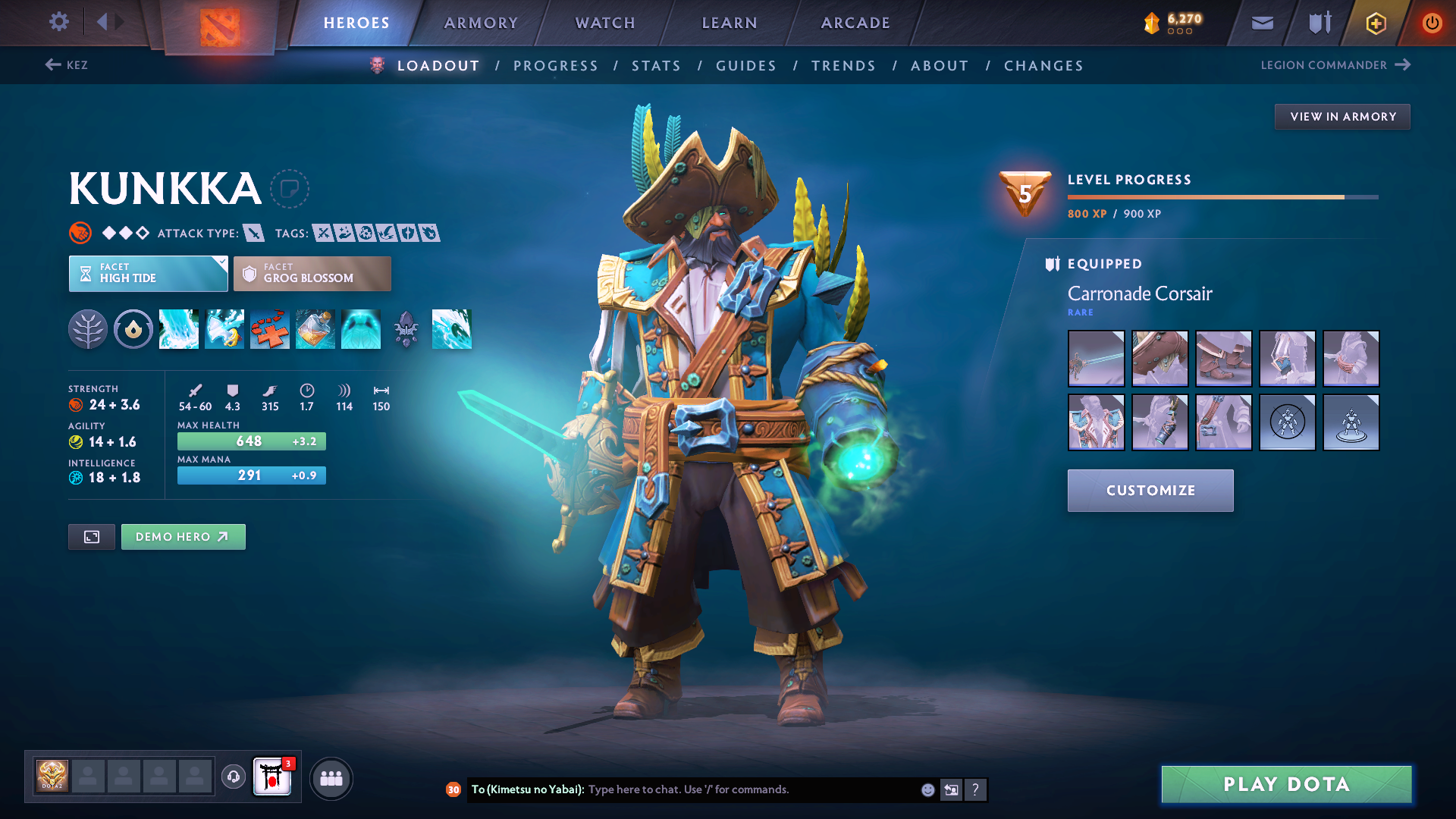Click Kunkka's innate ability icon
Image resolution: width=1456 pixels, height=819 pixels.
[133, 329]
